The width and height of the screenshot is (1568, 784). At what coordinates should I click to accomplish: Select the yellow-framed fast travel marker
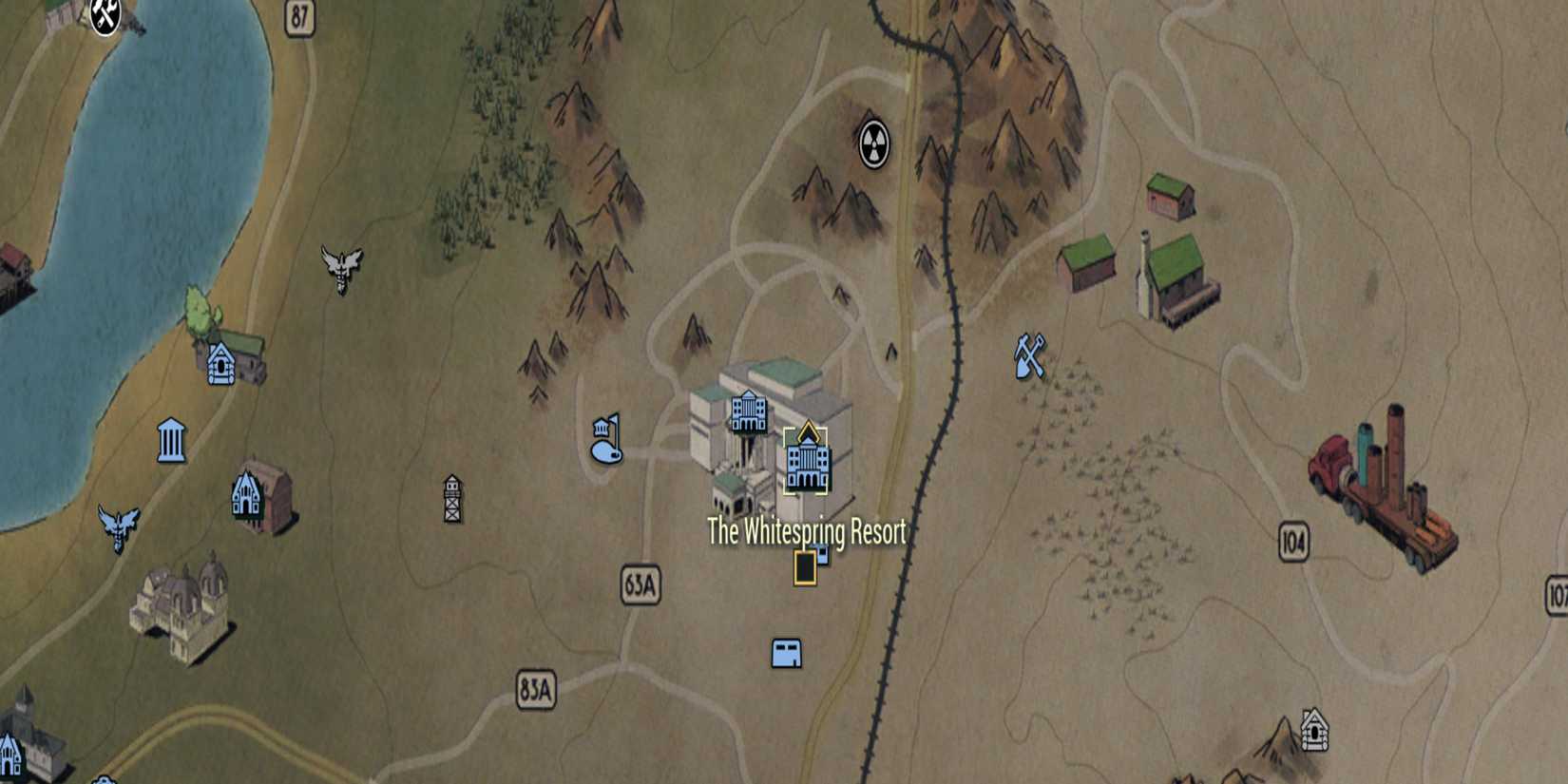coord(807,566)
